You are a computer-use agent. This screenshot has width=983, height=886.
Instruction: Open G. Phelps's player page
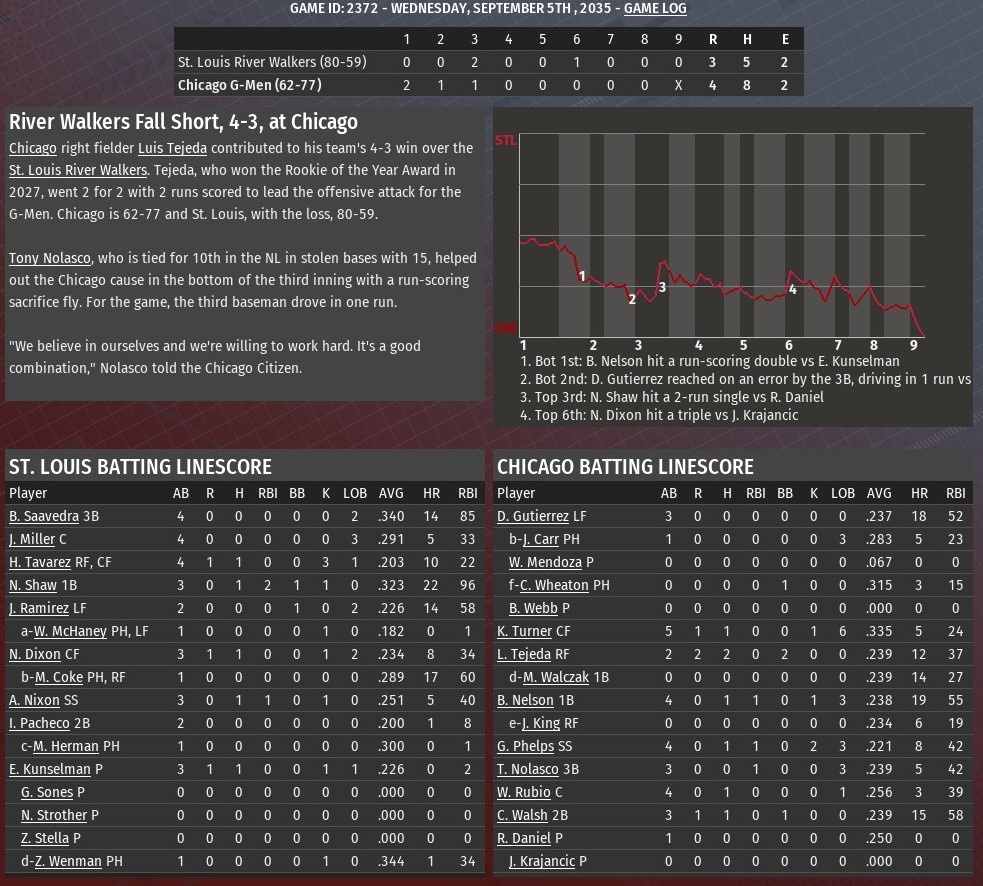click(525, 746)
